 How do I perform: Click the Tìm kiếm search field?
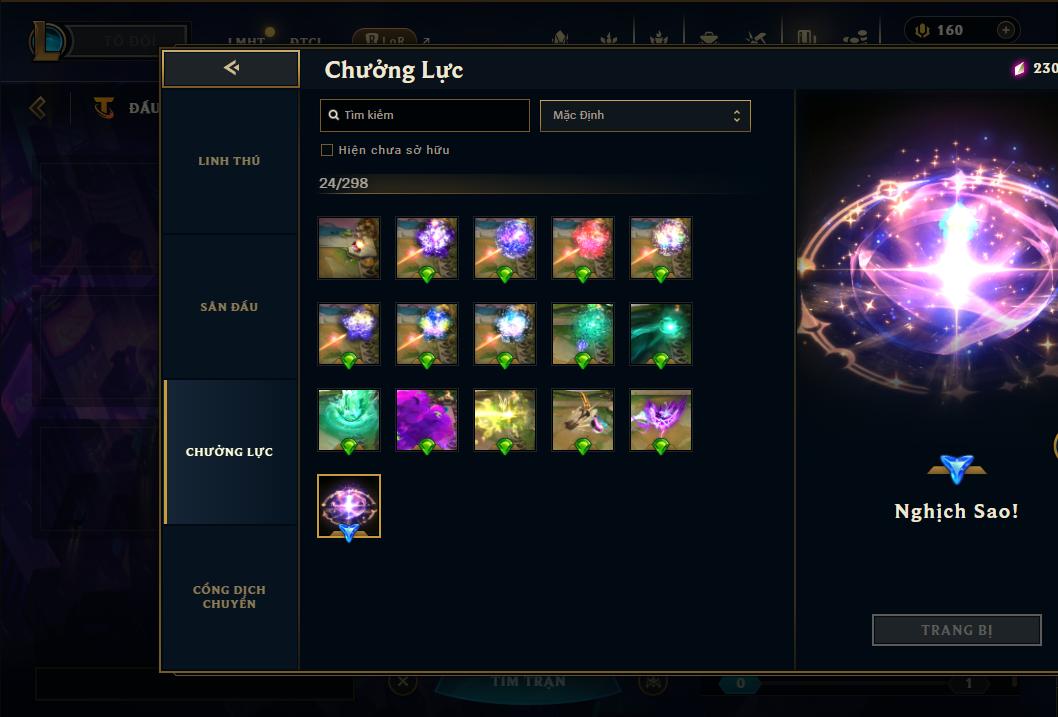(425, 116)
